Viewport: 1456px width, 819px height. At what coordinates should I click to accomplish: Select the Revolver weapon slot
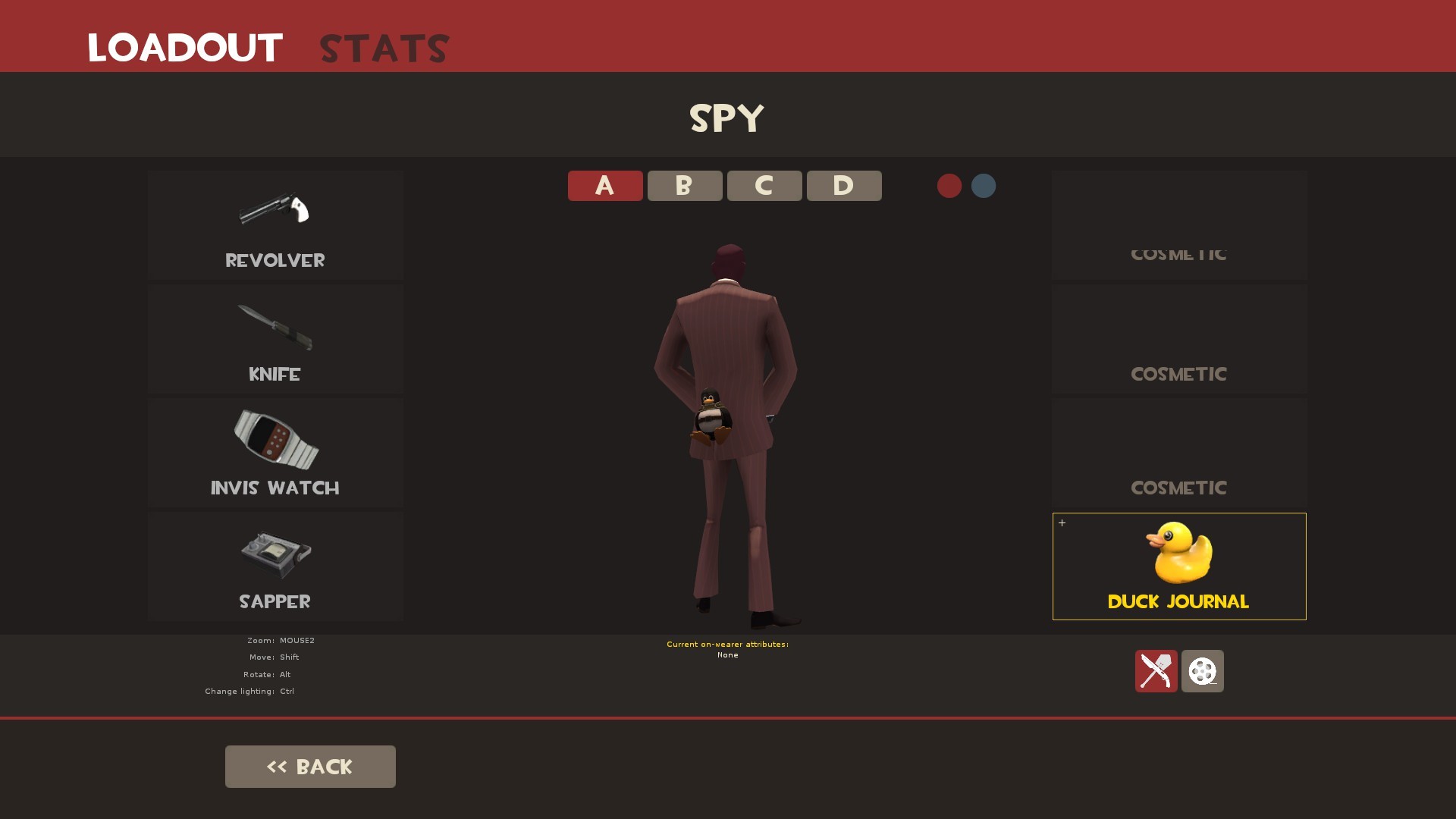tap(275, 225)
